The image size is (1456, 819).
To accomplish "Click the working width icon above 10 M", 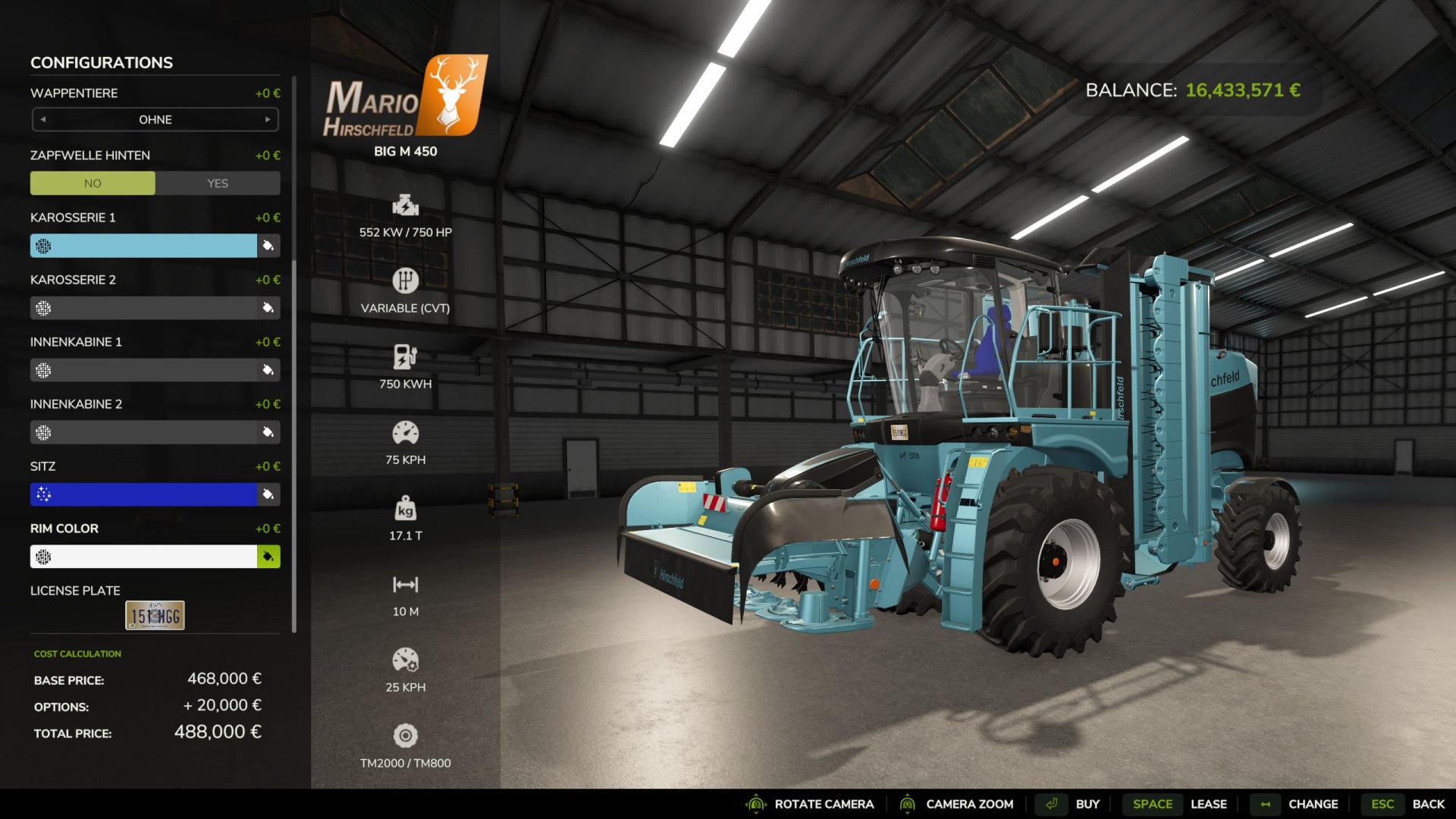I will click(x=406, y=585).
